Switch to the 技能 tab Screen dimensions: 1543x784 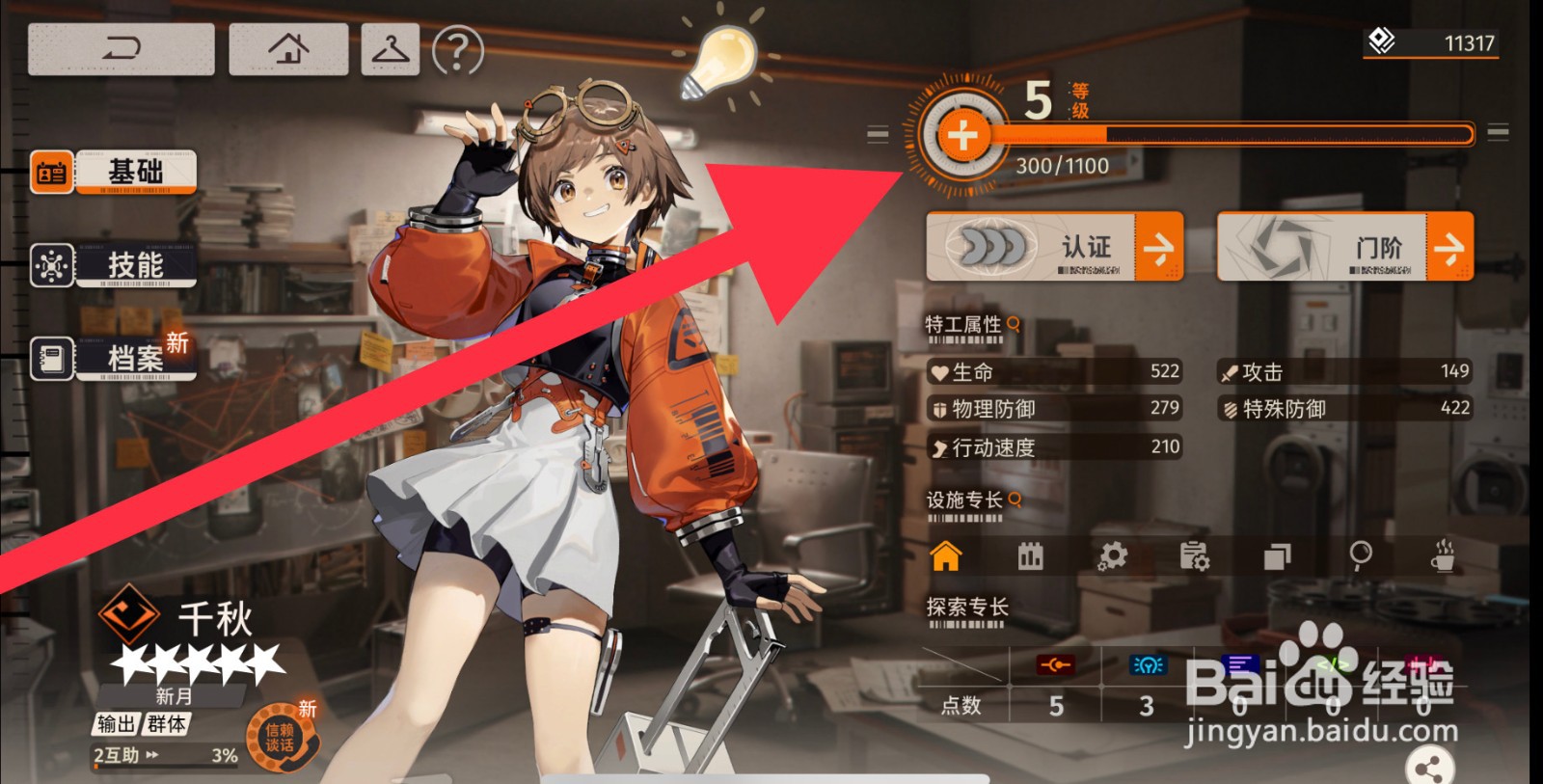tap(114, 265)
